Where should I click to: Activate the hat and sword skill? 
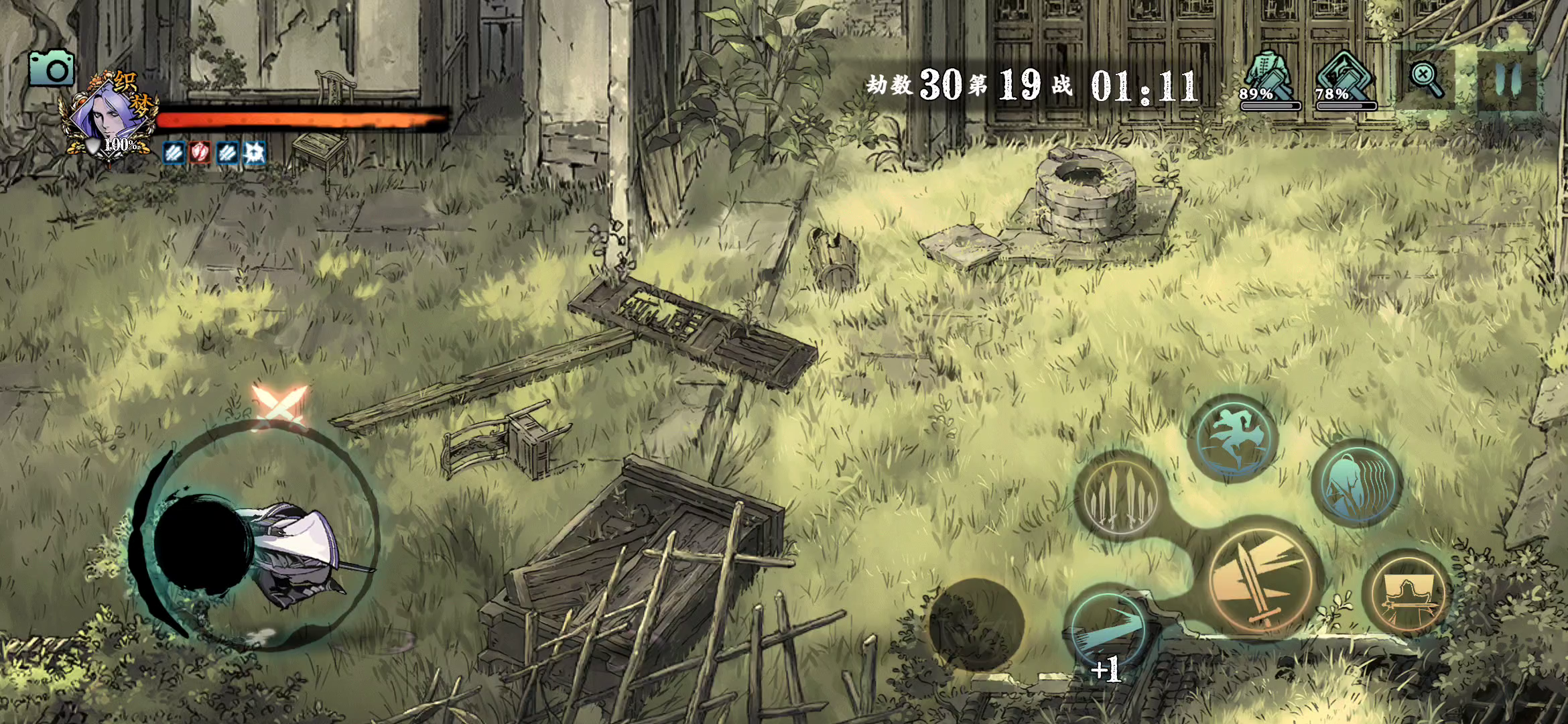click(1407, 593)
